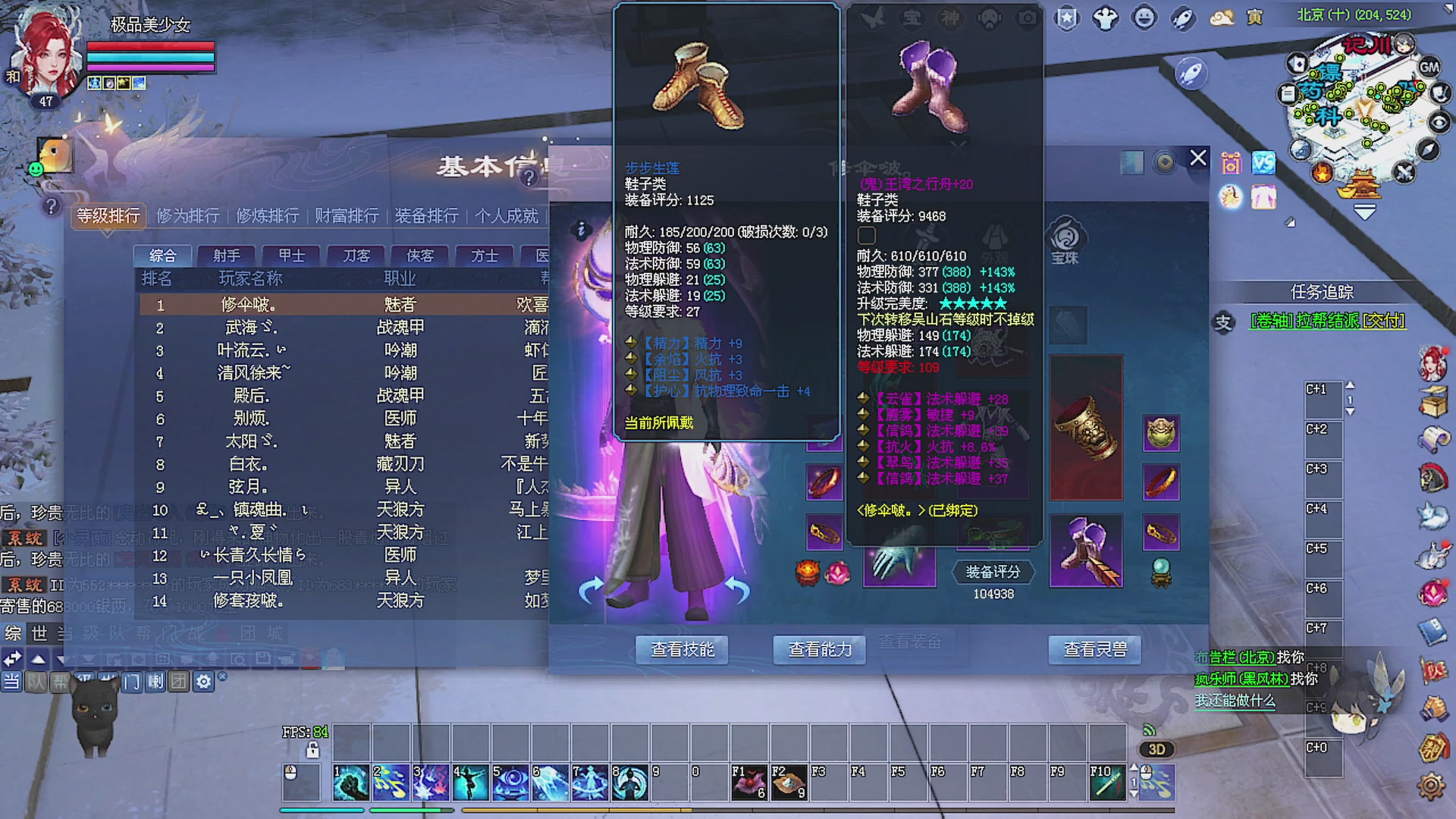The width and height of the screenshot is (1456, 819).
Task: Open the purple gift box icon below minimap
Action: click(1231, 162)
